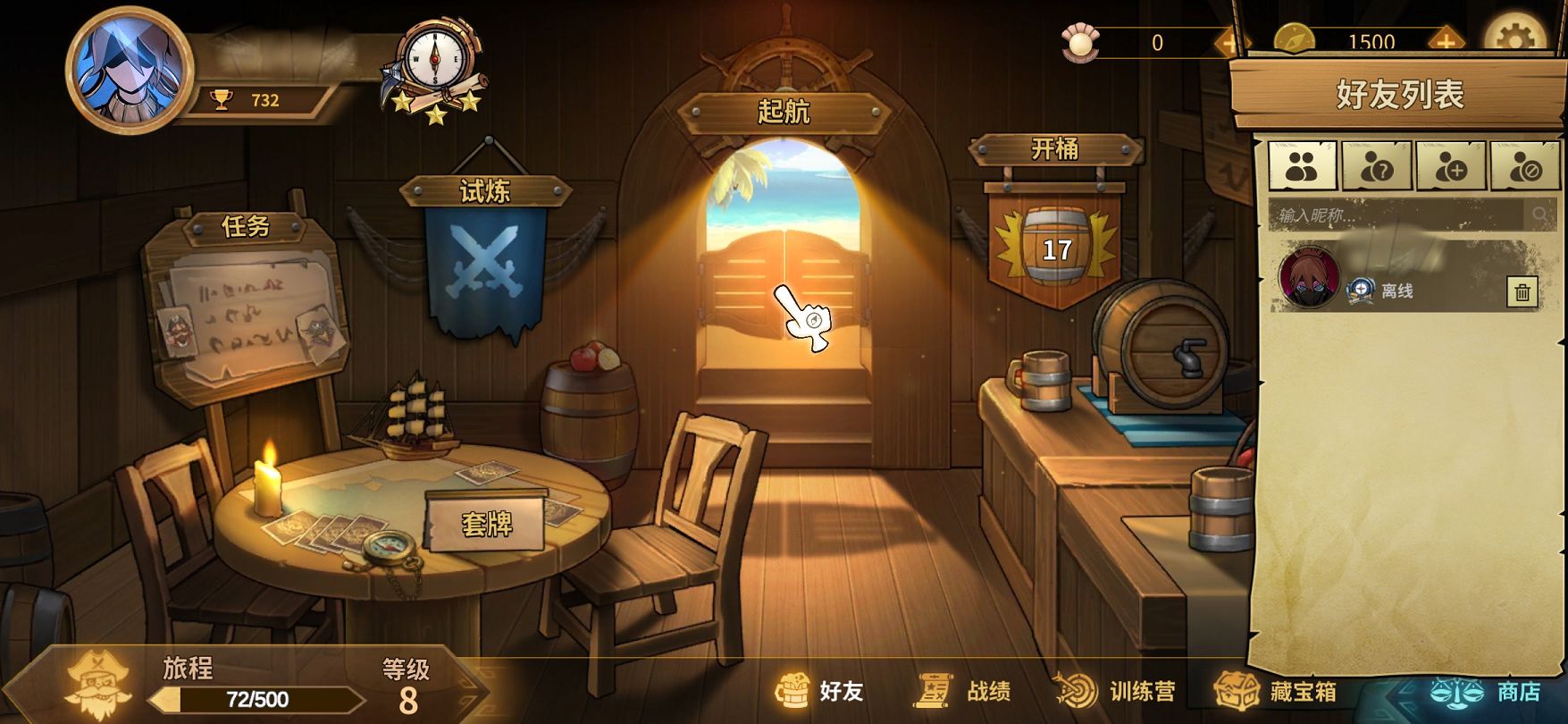Open the 藏宝箱 treasure chest
1568x724 pixels.
pyautogui.click(x=1276, y=691)
